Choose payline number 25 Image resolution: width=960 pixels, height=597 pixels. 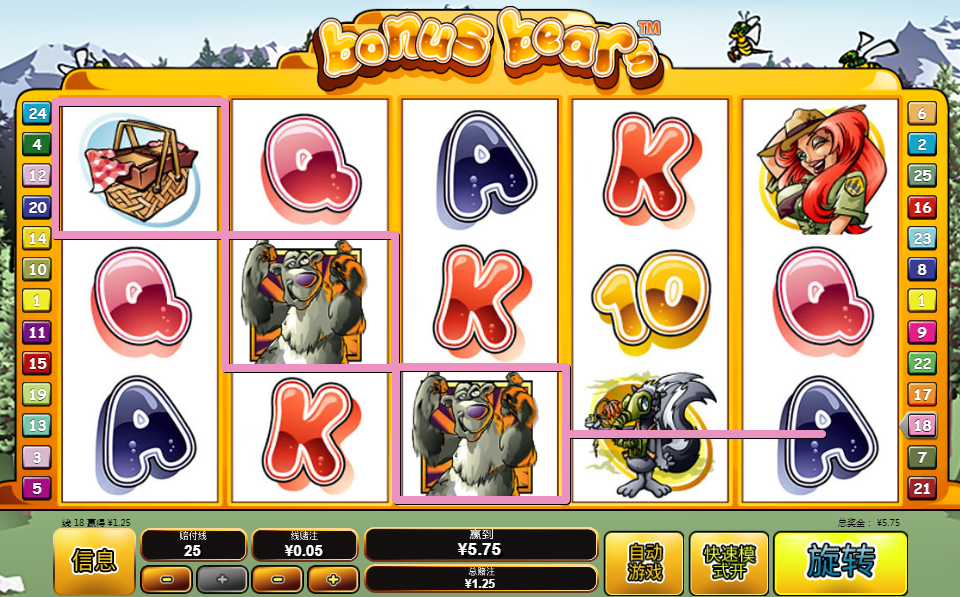(921, 176)
